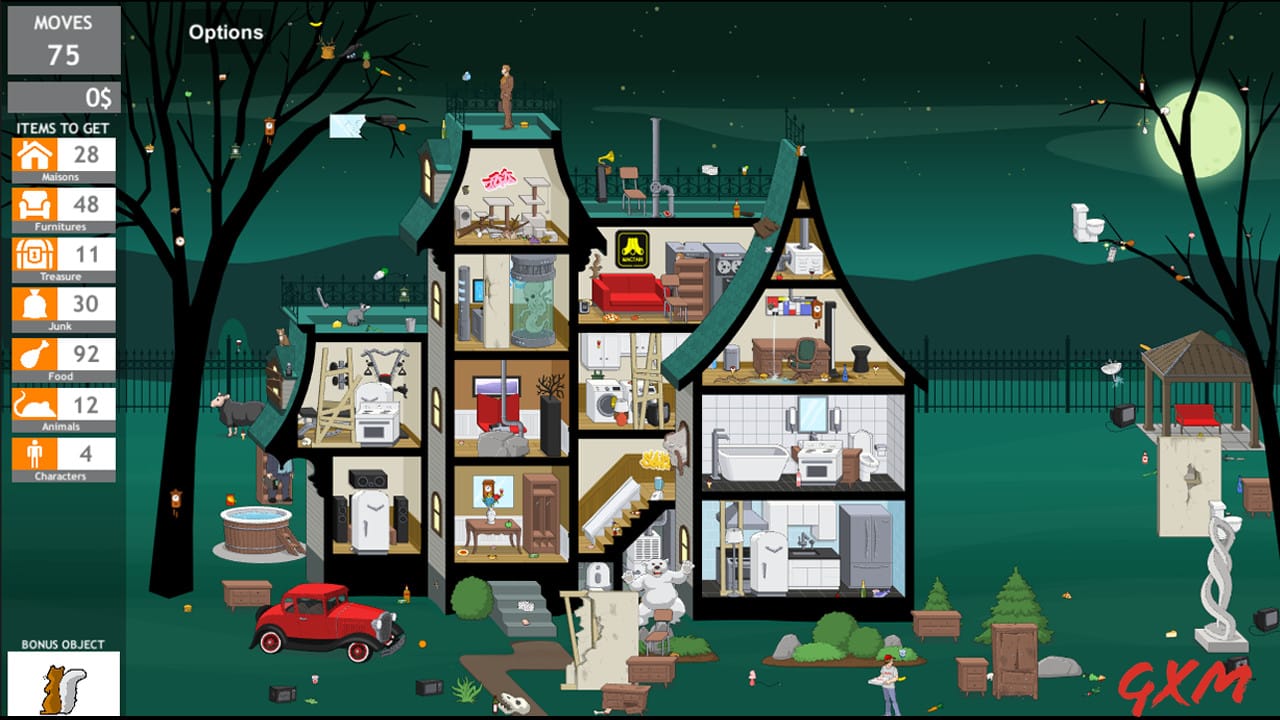Select the Characters figure icon
The width and height of the screenshot is (1280, 720).
33,455
